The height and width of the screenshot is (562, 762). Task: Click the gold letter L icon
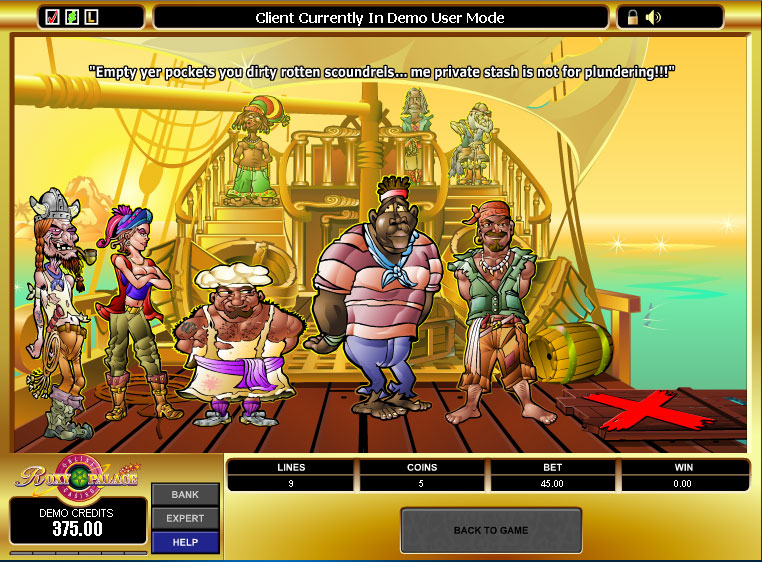[91, 17]
